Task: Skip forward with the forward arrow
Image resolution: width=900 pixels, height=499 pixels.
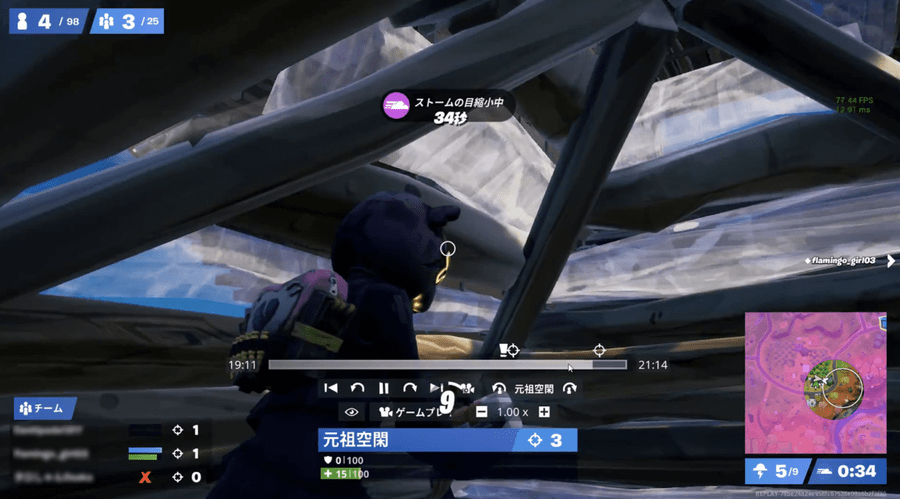Action: pyautogui.click(x=409, y=388)
